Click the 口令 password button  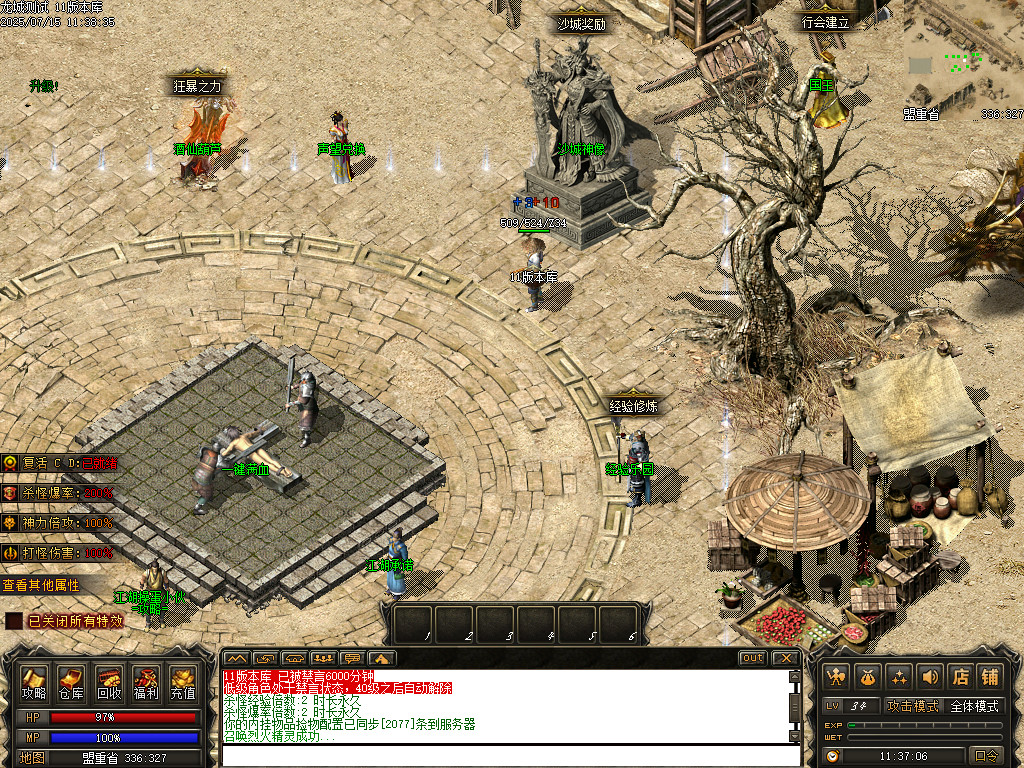tap(986, 756)
